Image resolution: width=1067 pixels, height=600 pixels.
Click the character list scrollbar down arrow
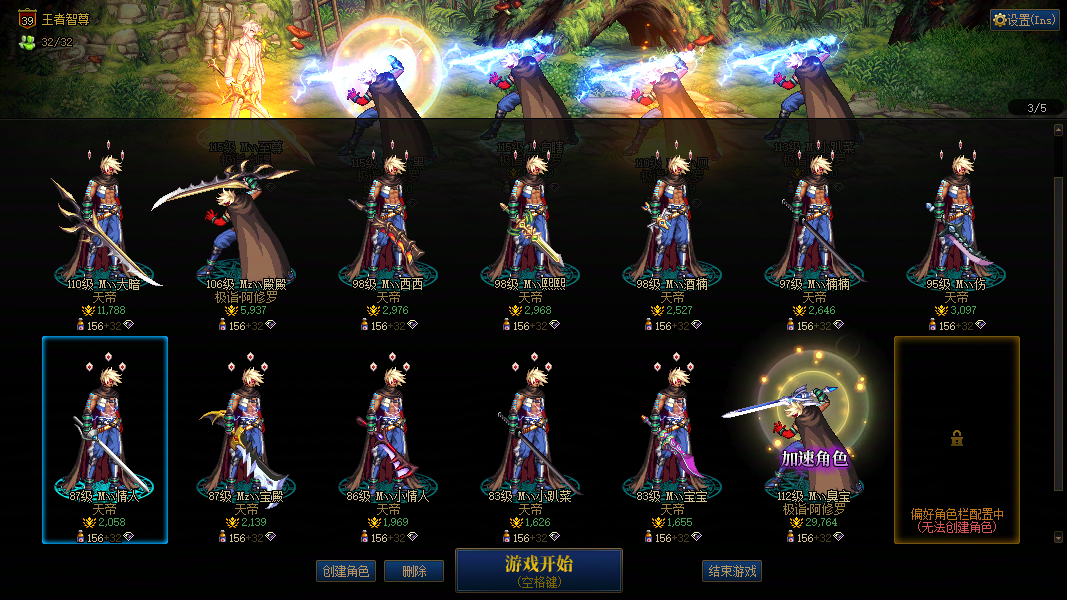pos(1059,537)
